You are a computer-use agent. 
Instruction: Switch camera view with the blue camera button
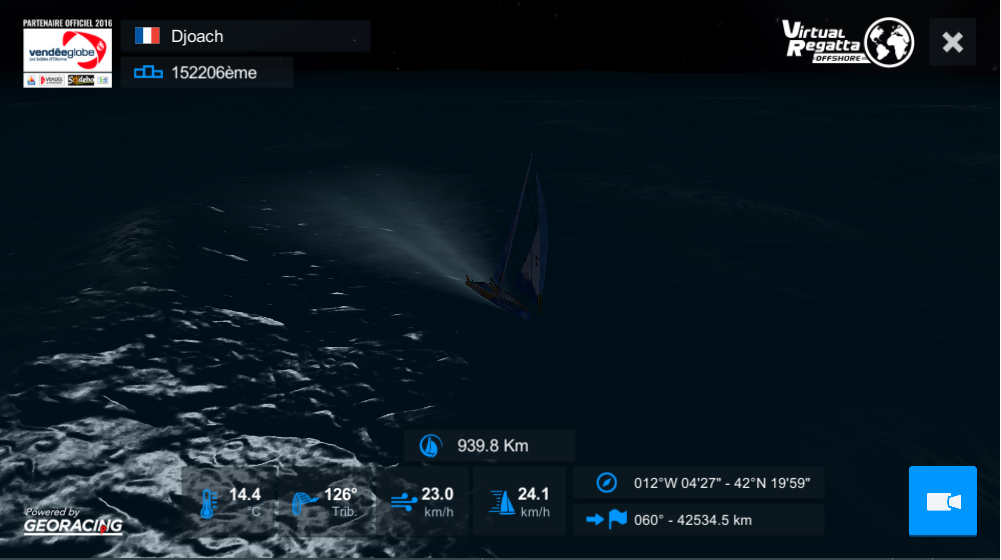click(x=942, y=500)
